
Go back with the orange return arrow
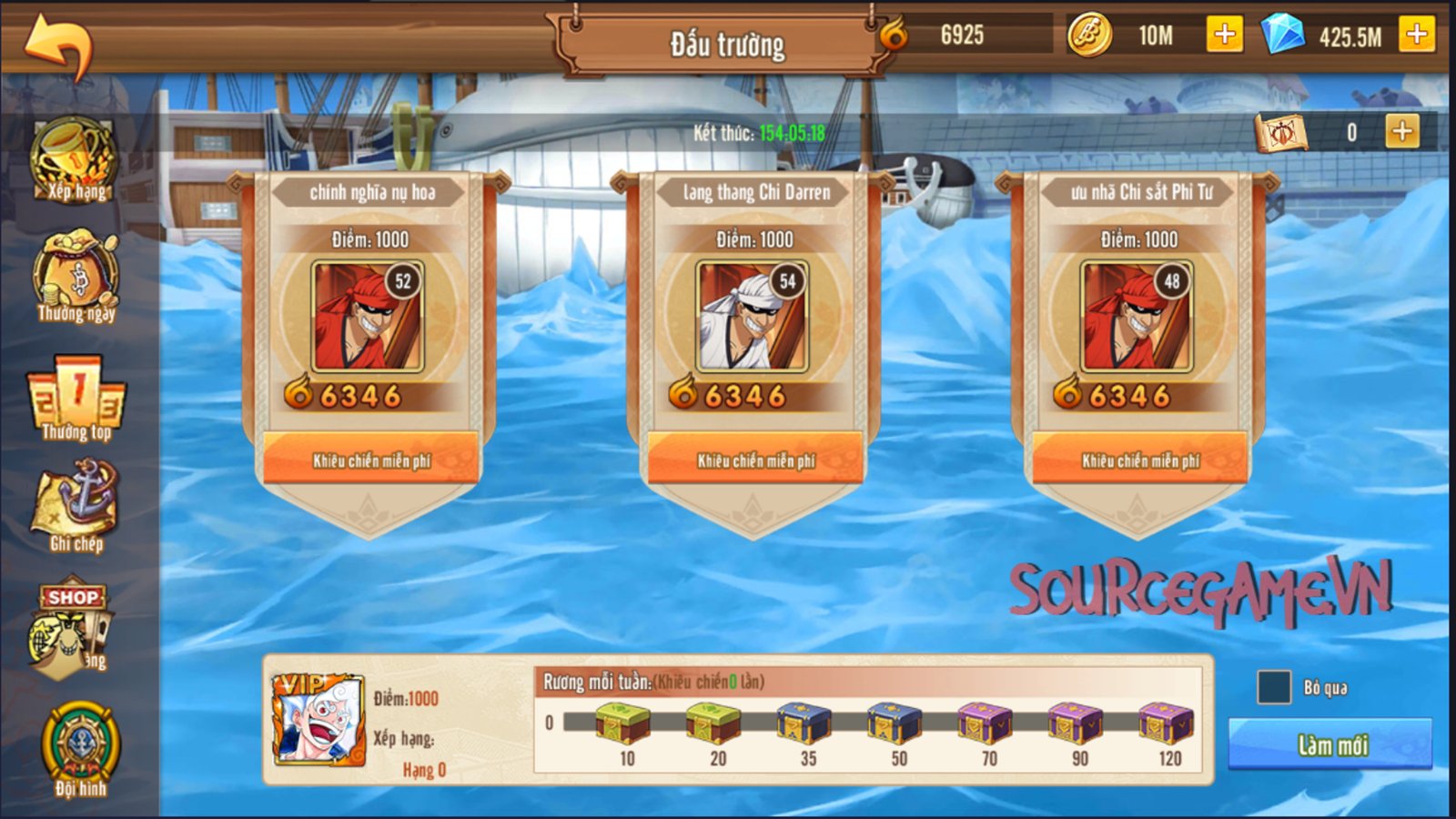point(58,44)
